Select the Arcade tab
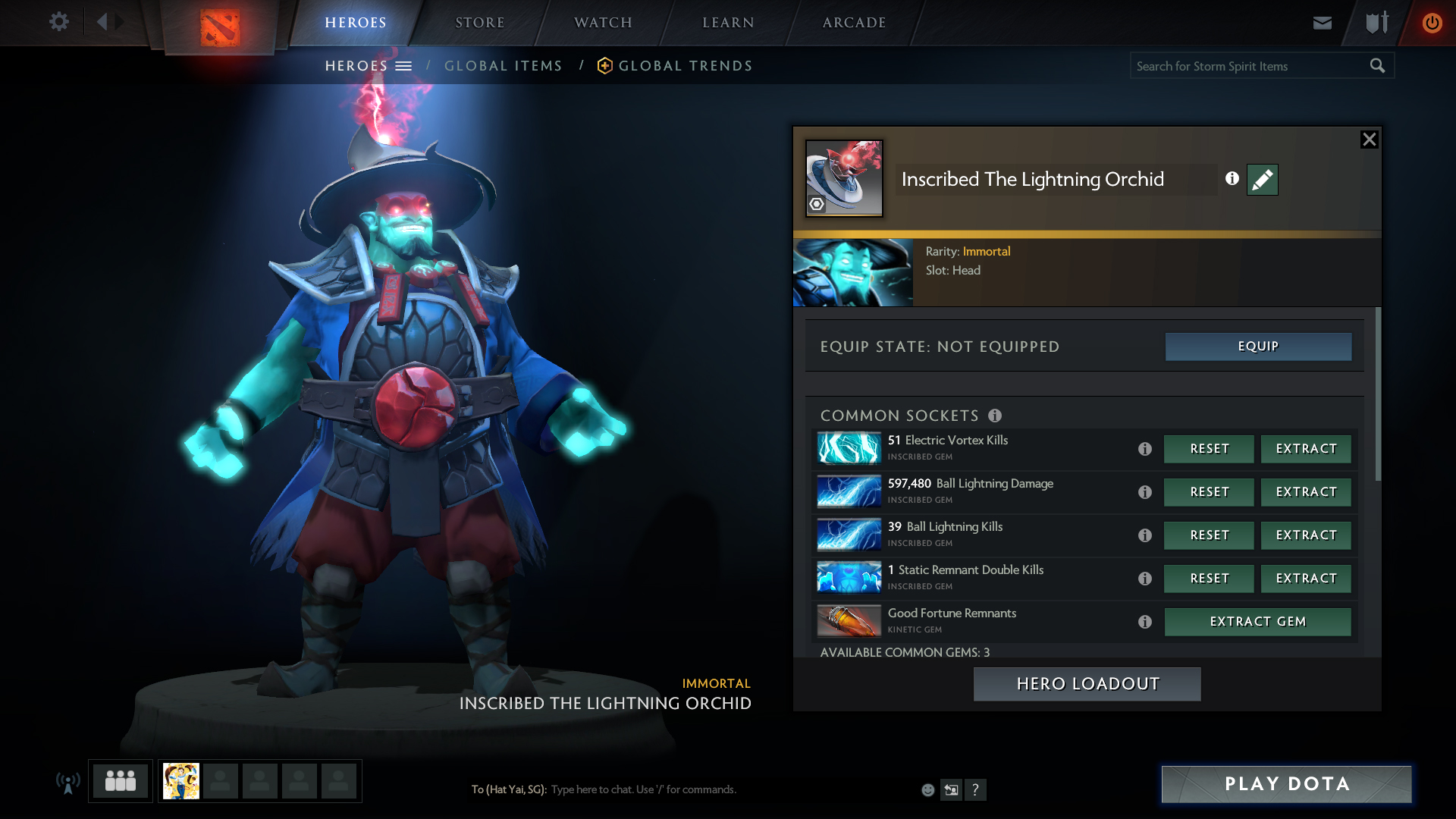Image resolution: width=1456 pixels, height=819 pixels. coord(854,23)
